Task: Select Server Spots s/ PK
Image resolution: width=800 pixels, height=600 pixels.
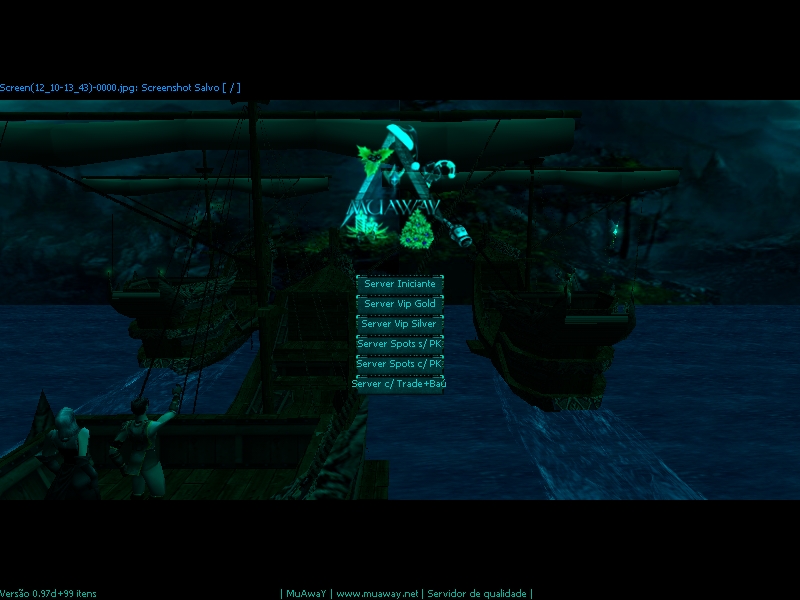Action: [399, 344]
